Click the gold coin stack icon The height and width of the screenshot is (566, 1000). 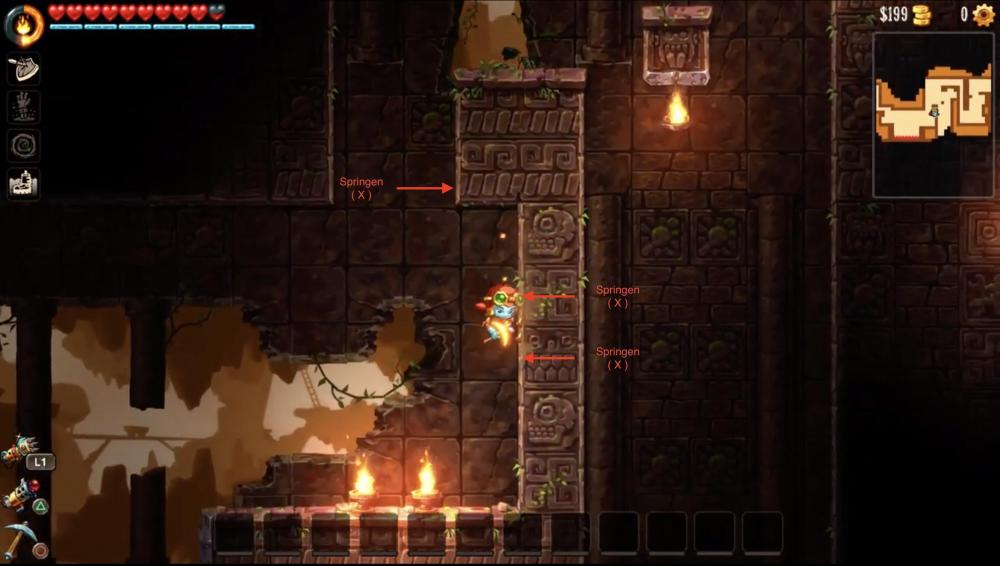(x=922, y=15)
